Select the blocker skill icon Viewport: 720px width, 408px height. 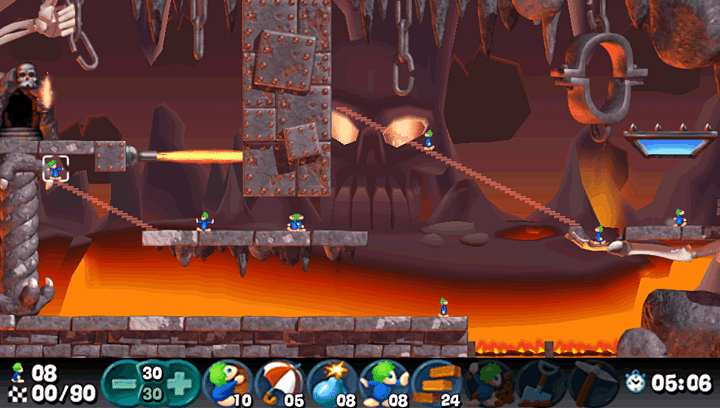tap(383, 381)
